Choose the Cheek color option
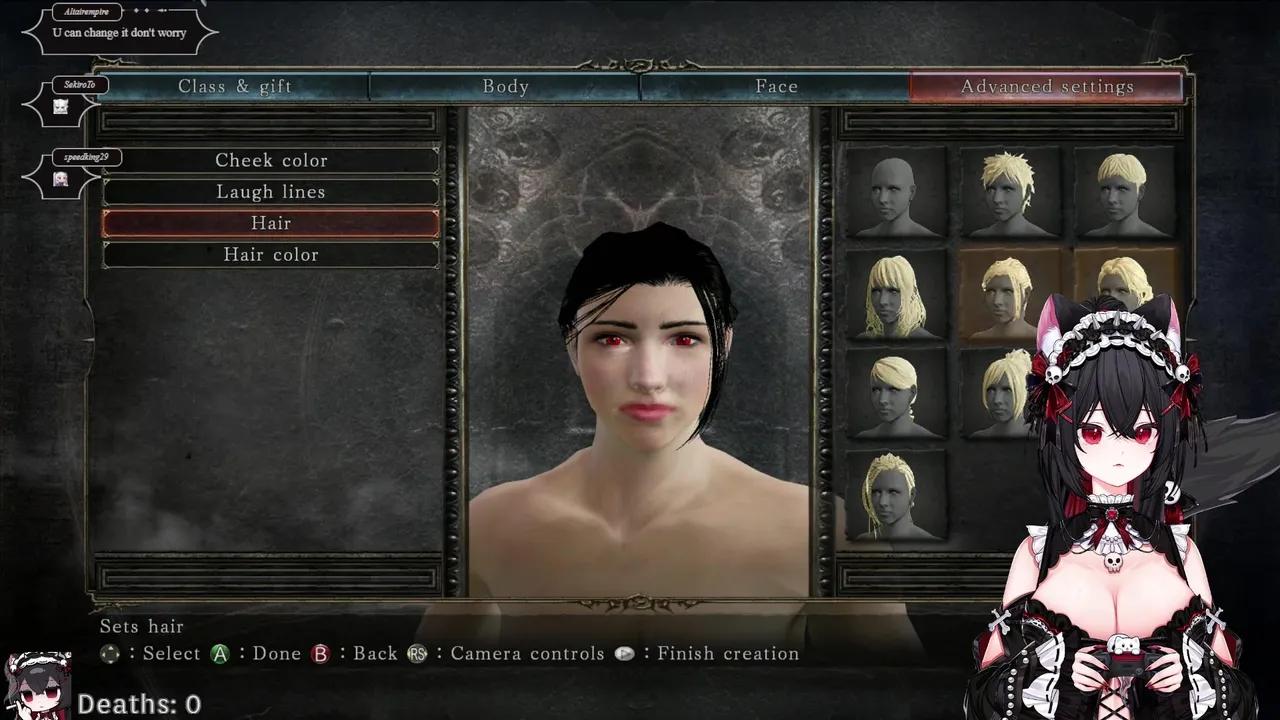 click(271, 160)
